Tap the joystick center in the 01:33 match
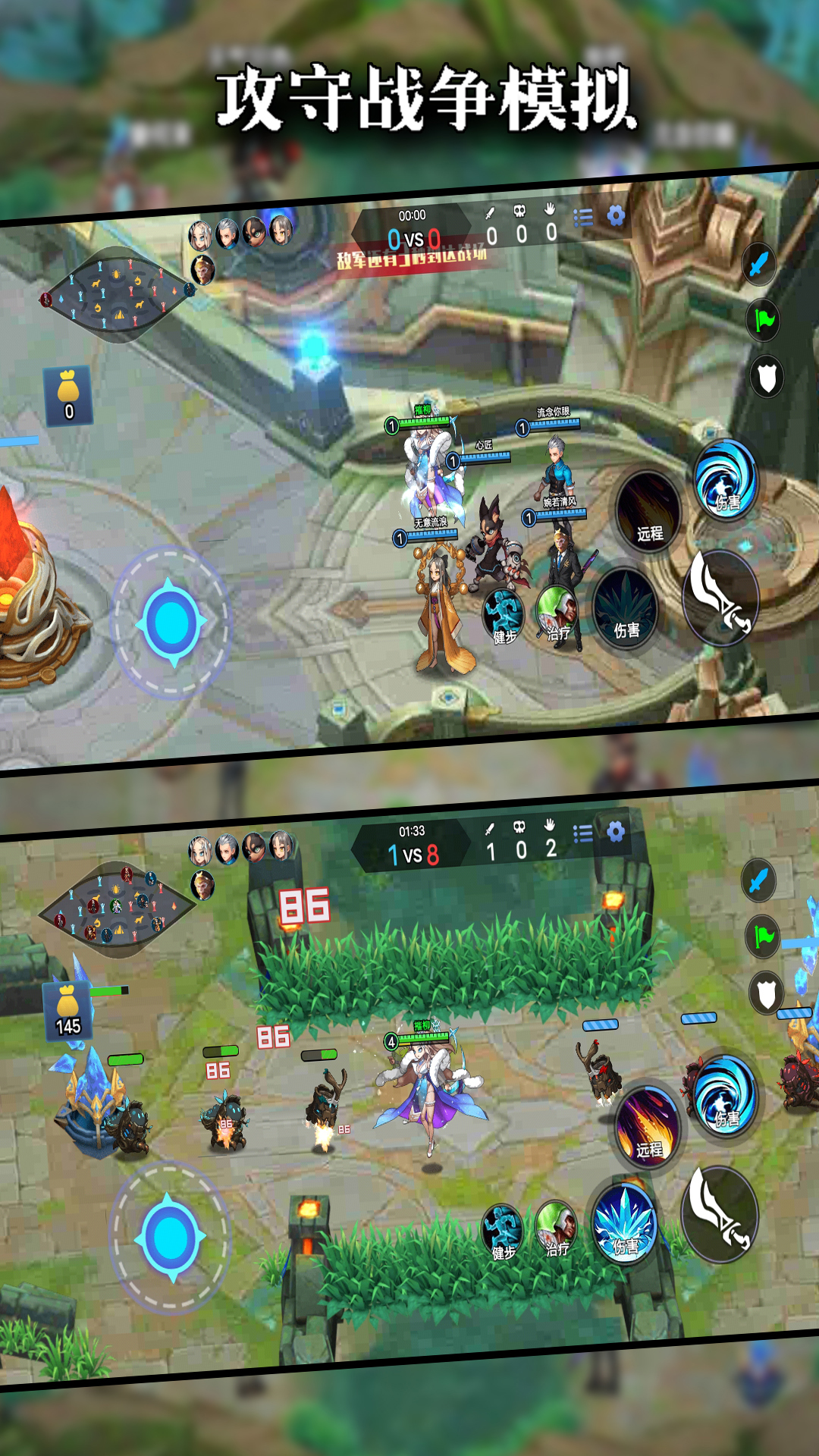819x1456 pixels. pyautogui.click(x=171, y=1238)
